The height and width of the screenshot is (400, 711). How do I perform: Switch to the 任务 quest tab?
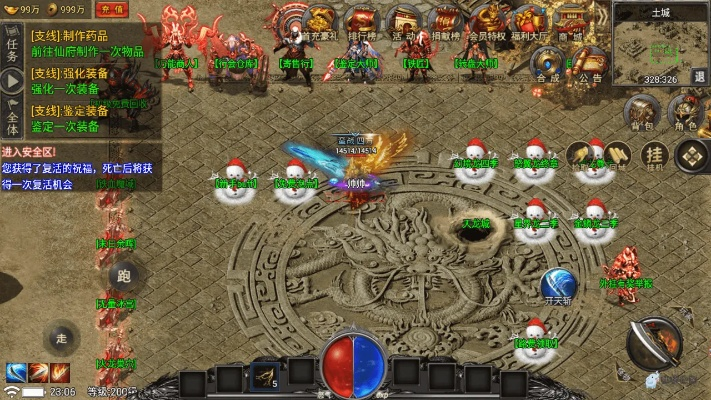click(x=12, y=43)
